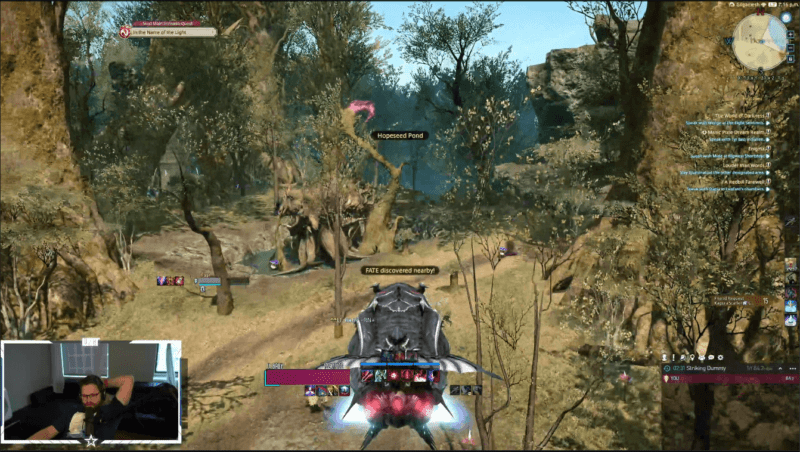Open the 'A Redbill Farewell' quest entry
Screen dimensions: 800x452
pos(744,181)
